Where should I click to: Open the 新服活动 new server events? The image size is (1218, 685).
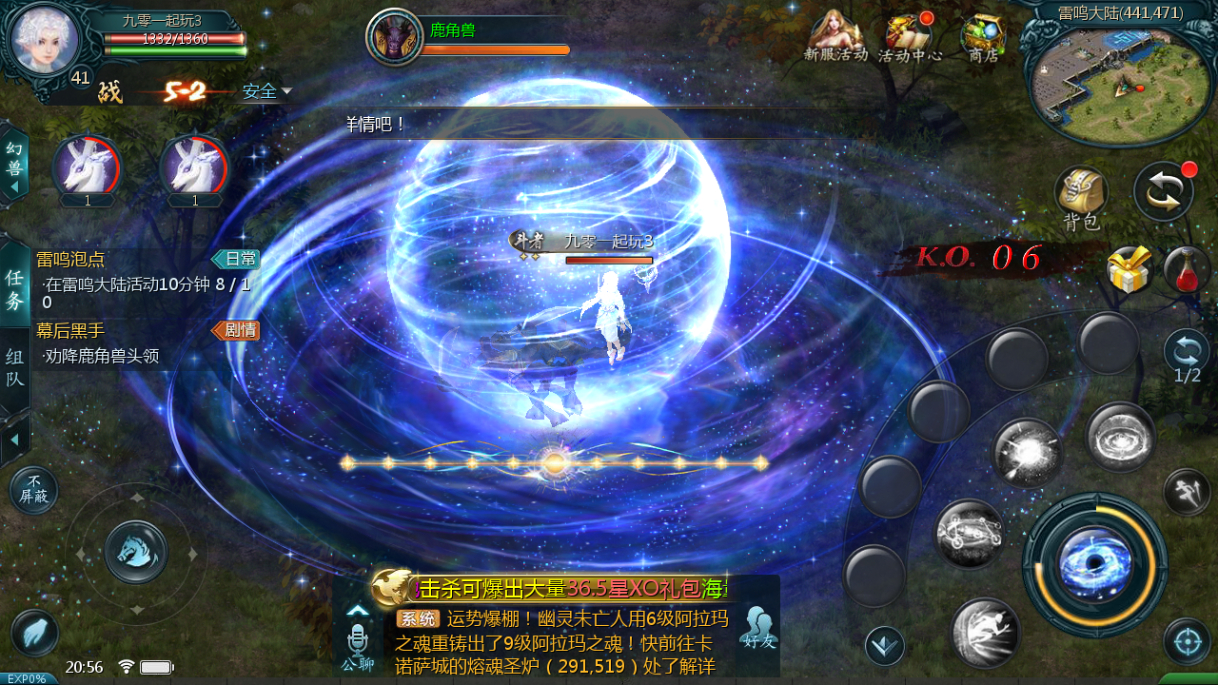coord(836,38)
